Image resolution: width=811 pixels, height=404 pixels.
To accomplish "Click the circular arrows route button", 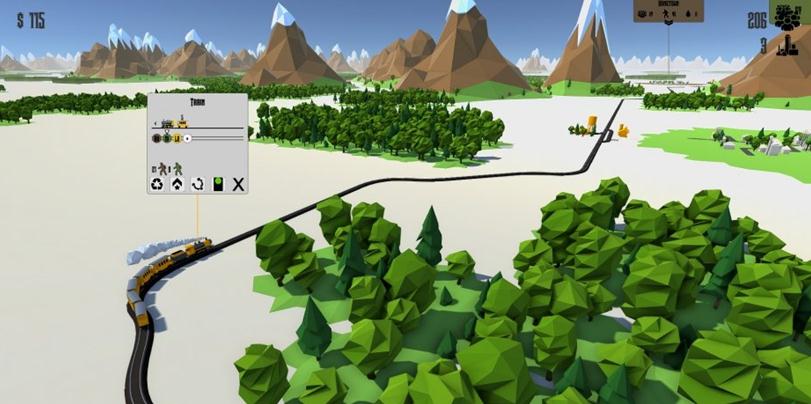I will (197, 184).
